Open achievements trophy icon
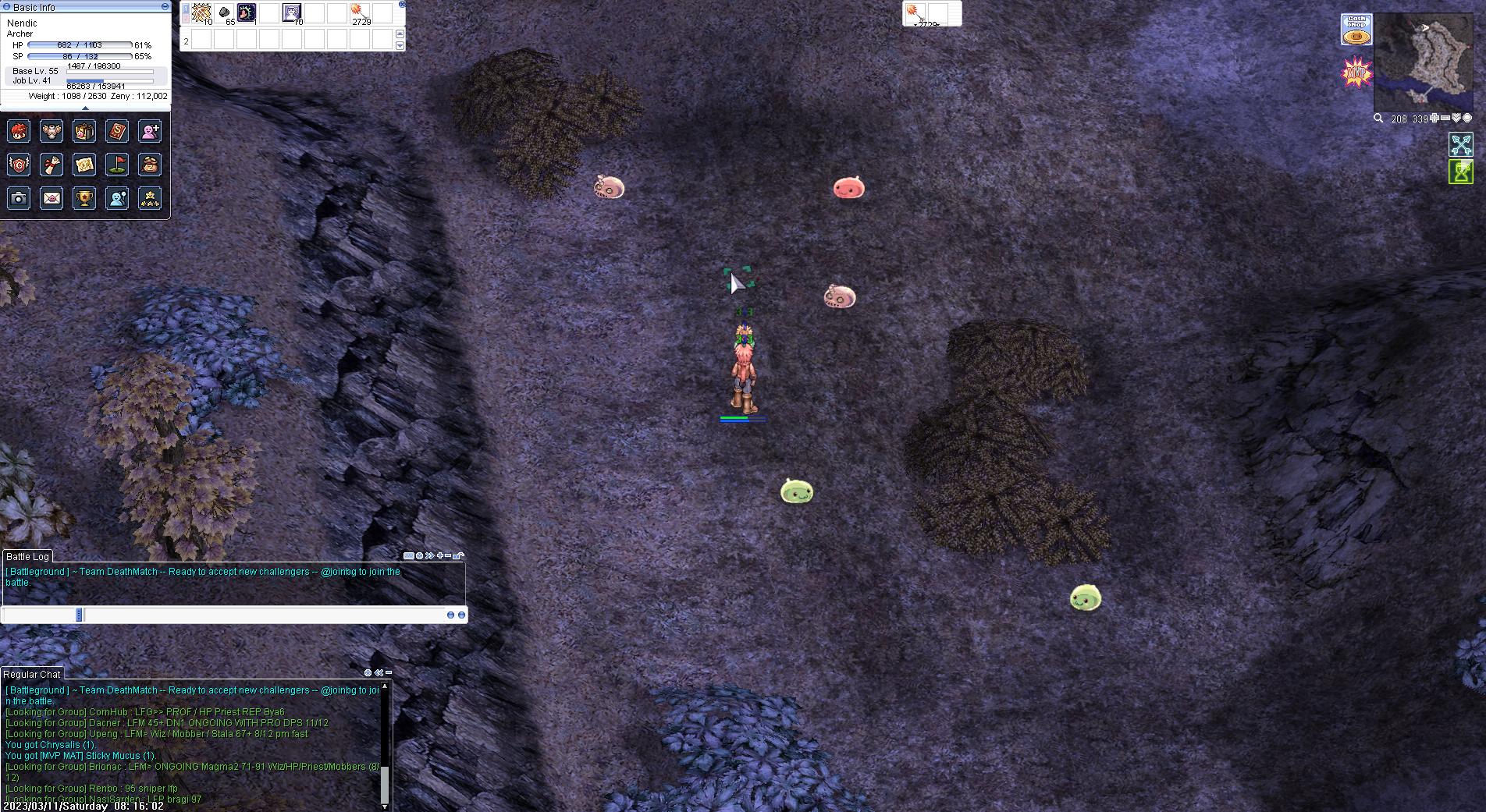The height and width of the screenshot is (812, 1486). (x=83, y=197)
